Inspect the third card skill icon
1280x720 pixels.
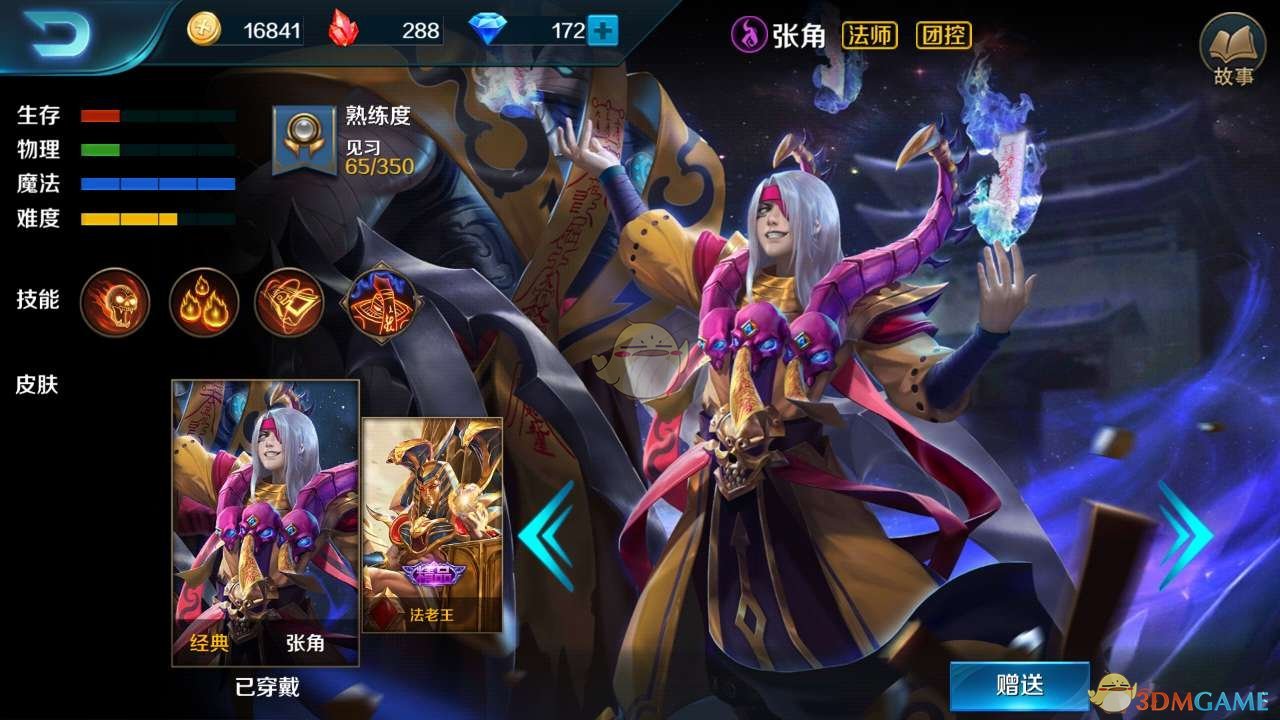click(x=288, y=302)
